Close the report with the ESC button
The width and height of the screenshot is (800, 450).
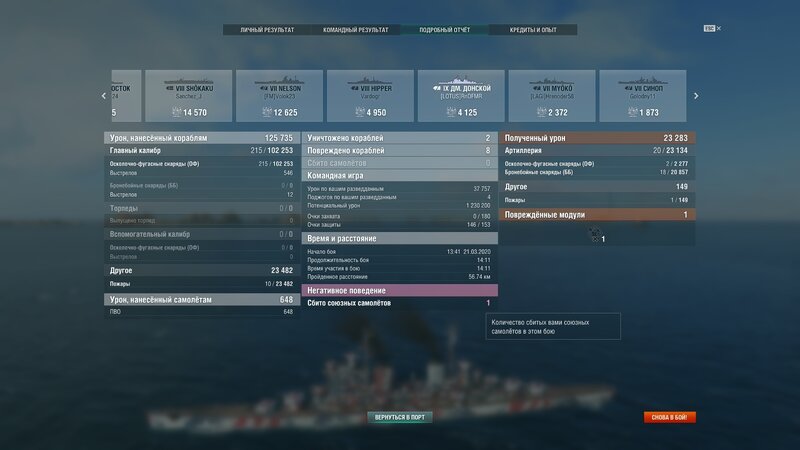[x=710, y=28]
